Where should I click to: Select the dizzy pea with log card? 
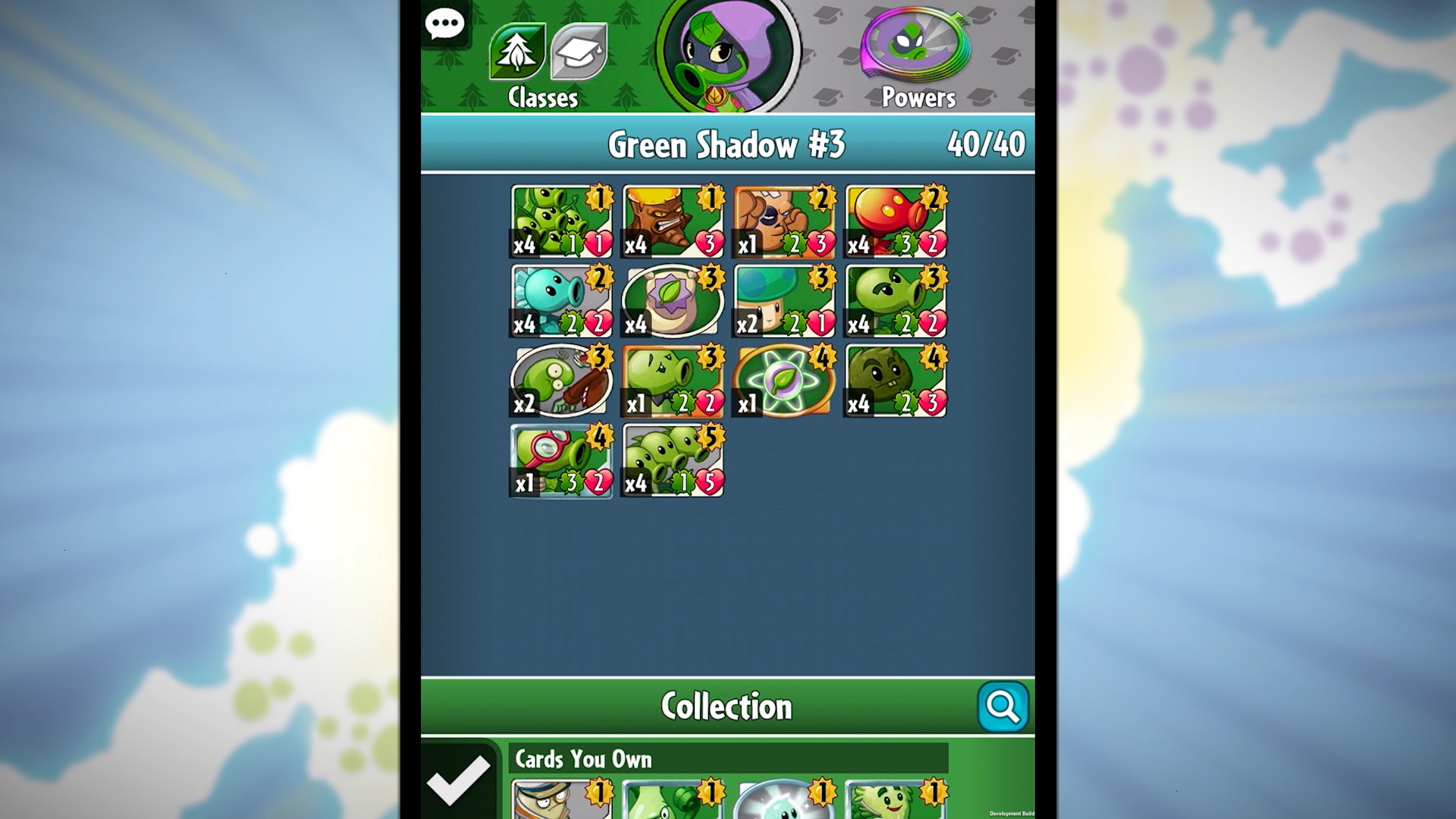[x=561, y=381]
